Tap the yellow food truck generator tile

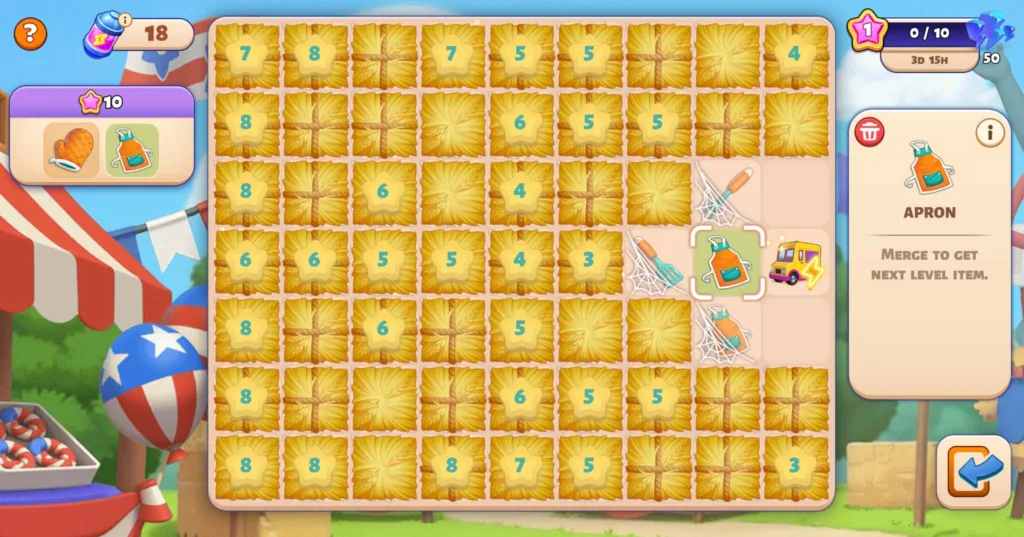(796, 263)
